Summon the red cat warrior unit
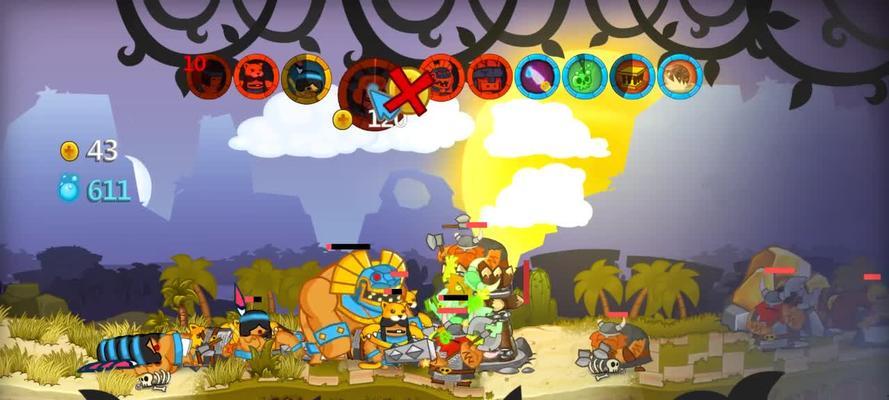889x400 pixels. 257,76
